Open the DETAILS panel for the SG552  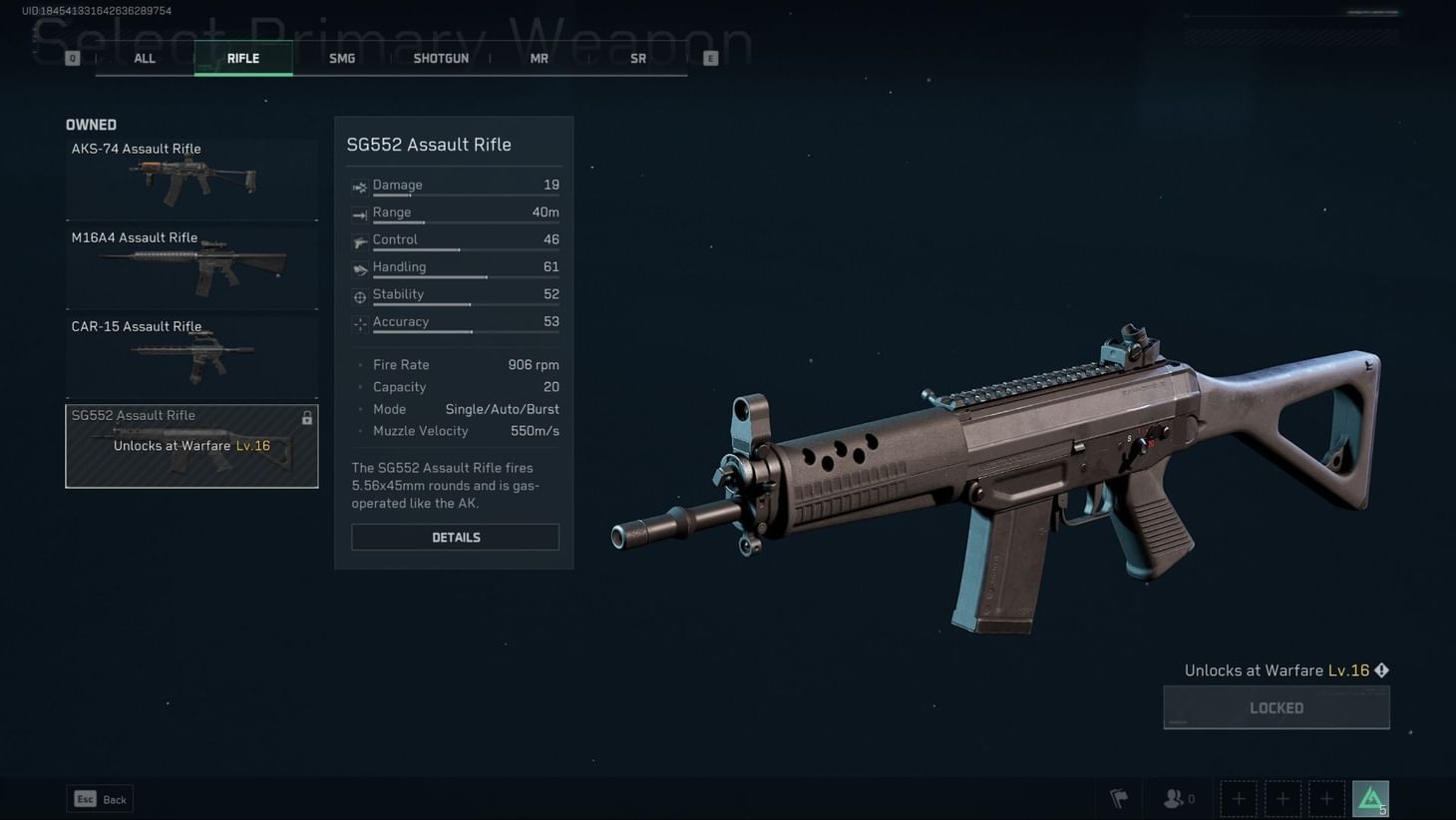[455, 537]
